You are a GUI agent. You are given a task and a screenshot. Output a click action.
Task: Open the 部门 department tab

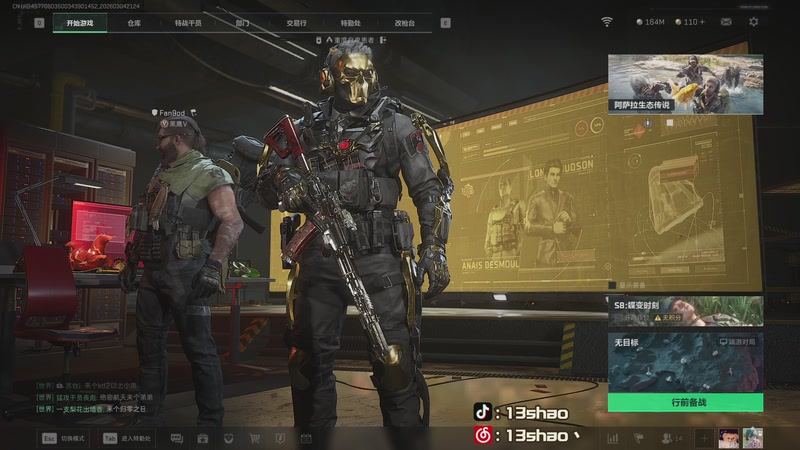[x=242, y=22]
